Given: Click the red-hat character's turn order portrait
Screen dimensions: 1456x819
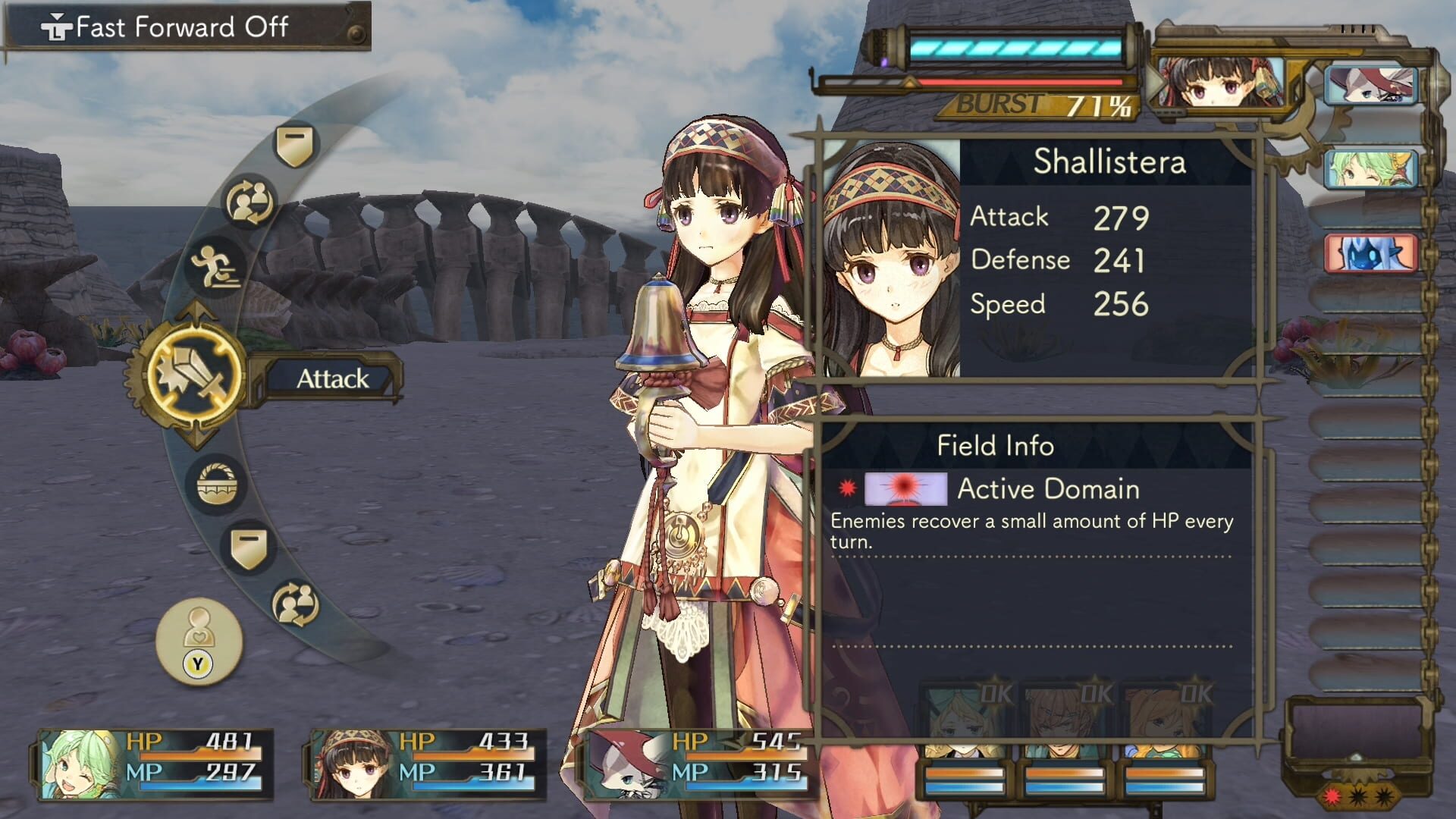Looking at the screenshot, I should [1371, 84].
